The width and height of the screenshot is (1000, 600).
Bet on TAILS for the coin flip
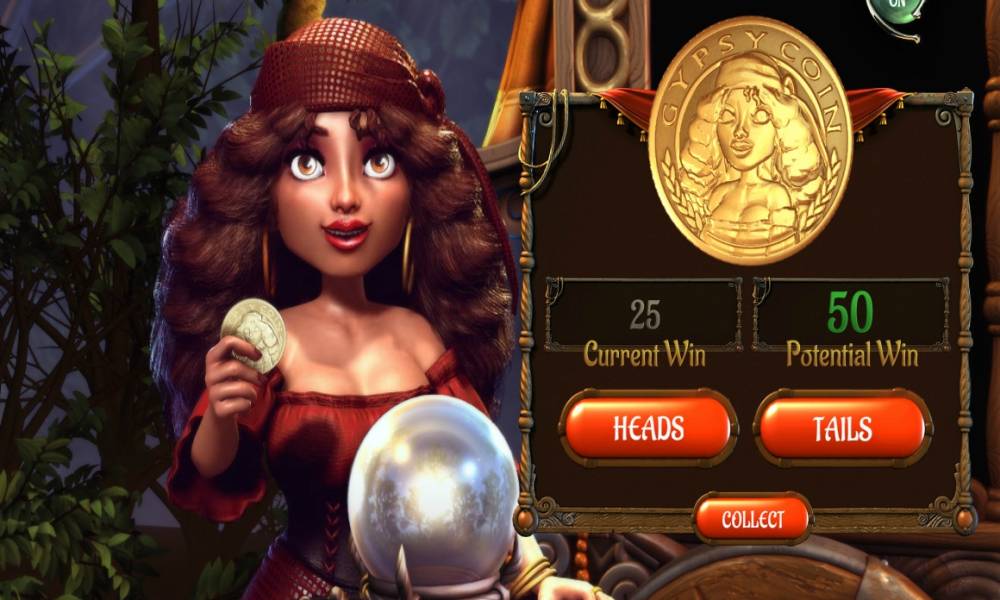842,428
